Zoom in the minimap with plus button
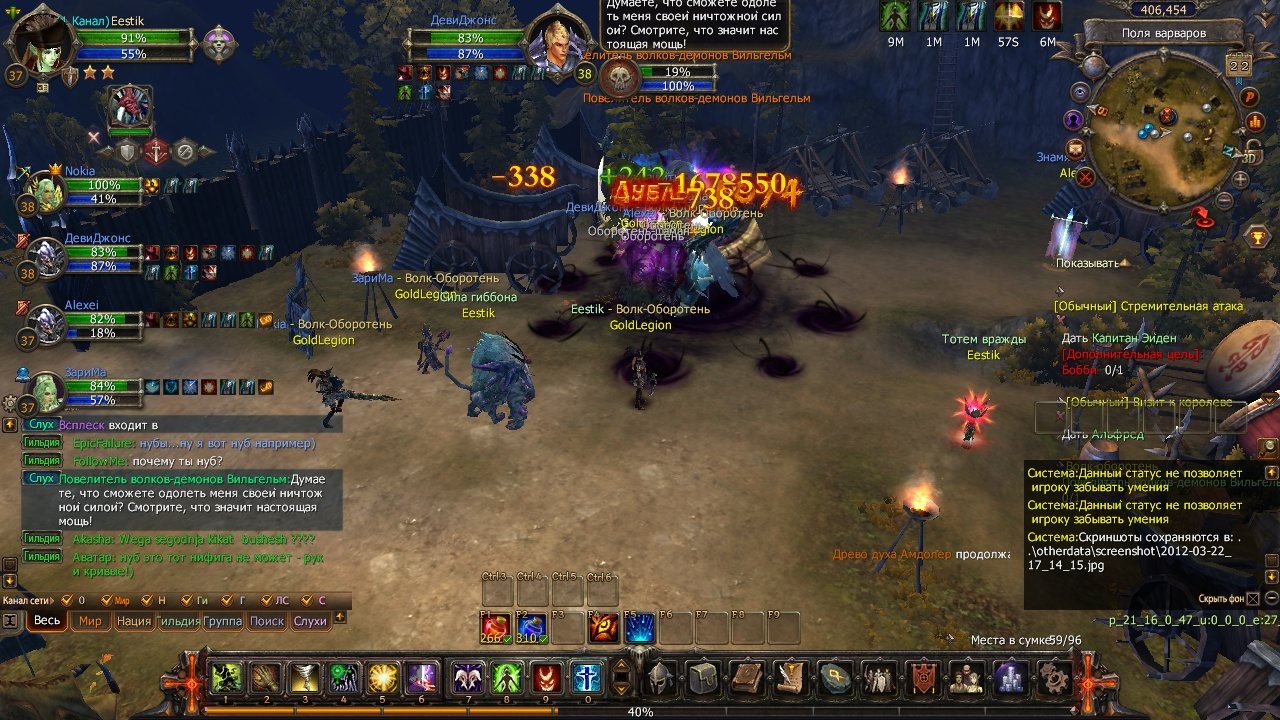The height and width of the screenshot is (720, 1280). (1241, 180)
